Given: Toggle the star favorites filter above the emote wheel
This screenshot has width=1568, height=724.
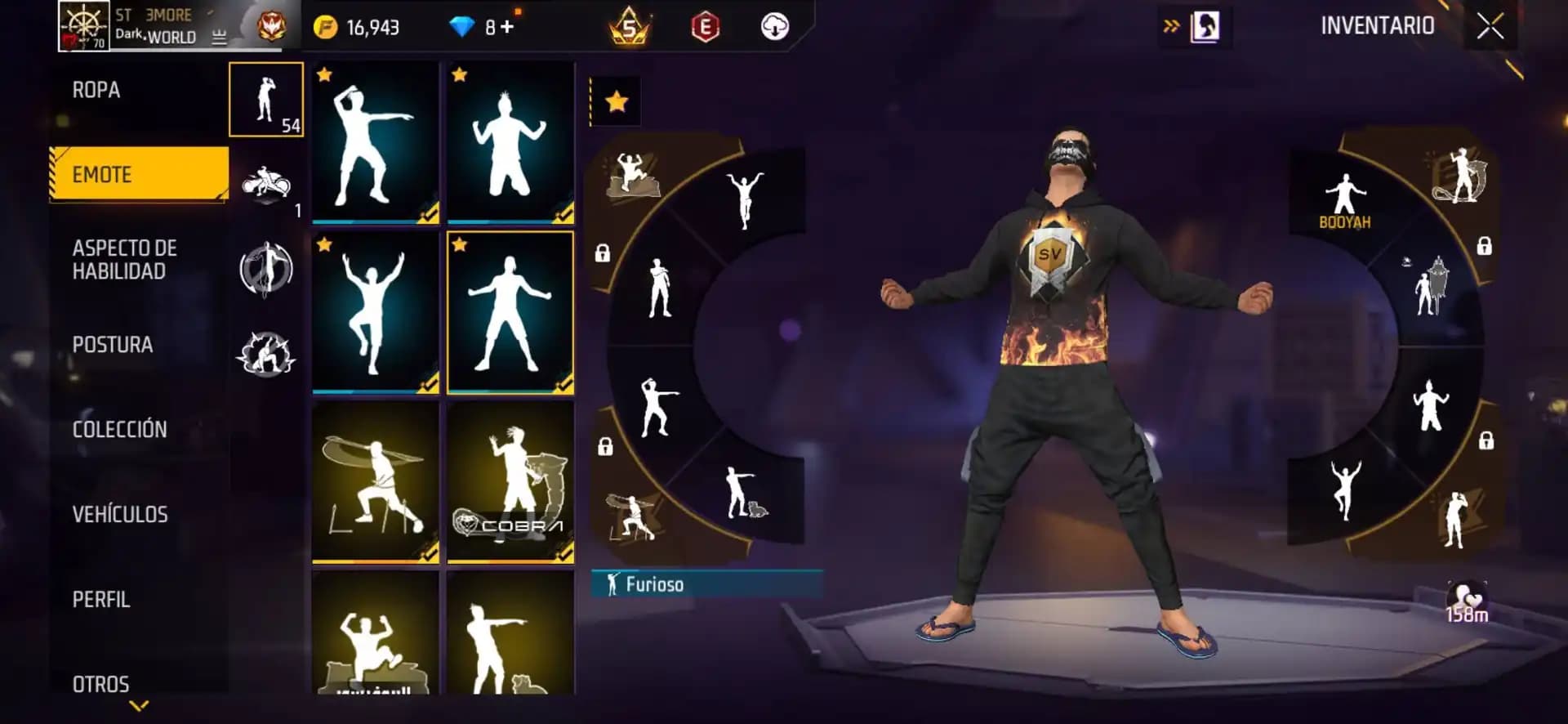Looking at the screenshot, I should [615, 101].
